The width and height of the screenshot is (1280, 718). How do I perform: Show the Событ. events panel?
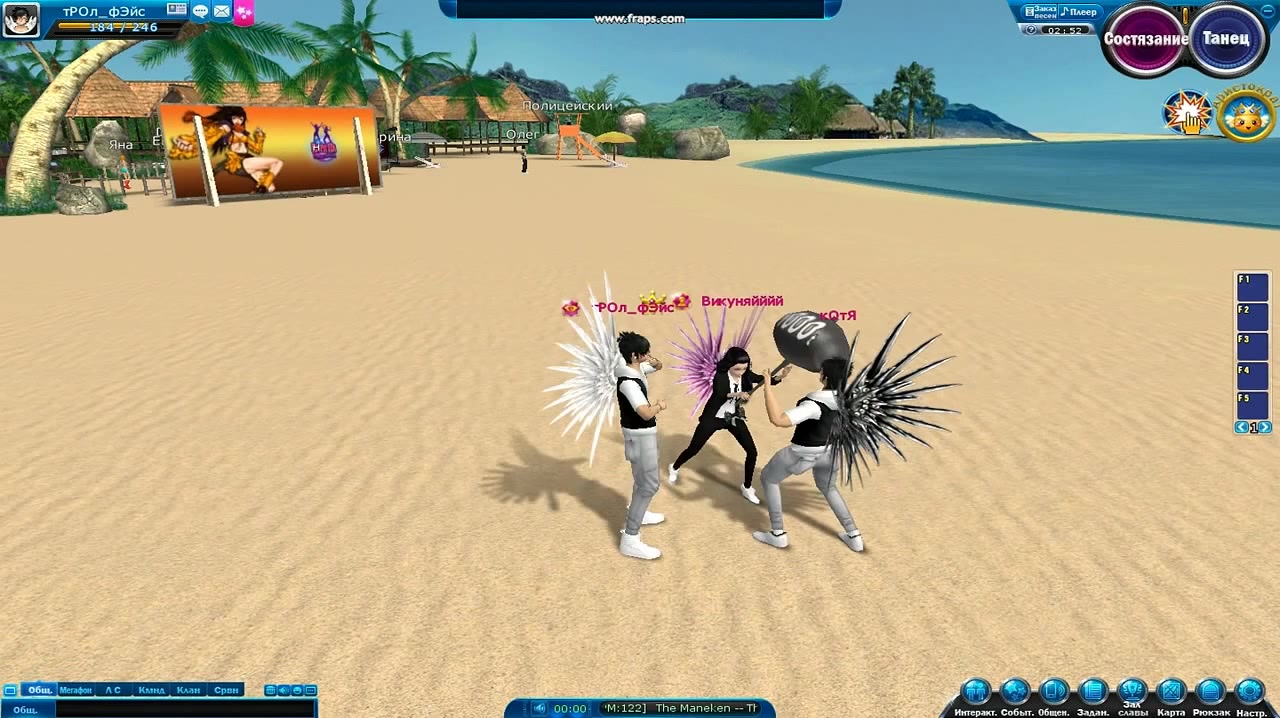(1015, 692)
